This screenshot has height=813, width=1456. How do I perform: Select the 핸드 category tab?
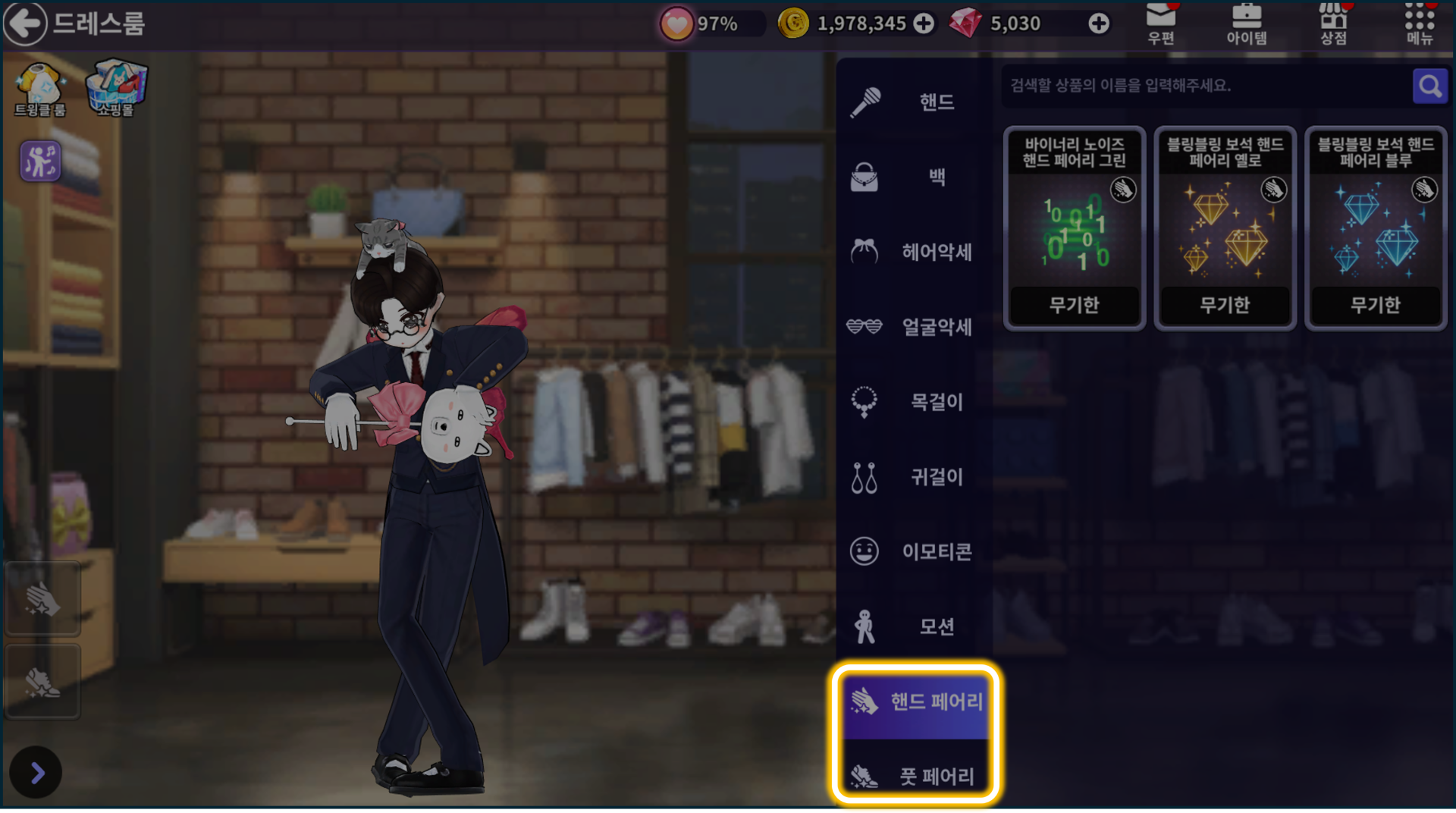(915, 102)
